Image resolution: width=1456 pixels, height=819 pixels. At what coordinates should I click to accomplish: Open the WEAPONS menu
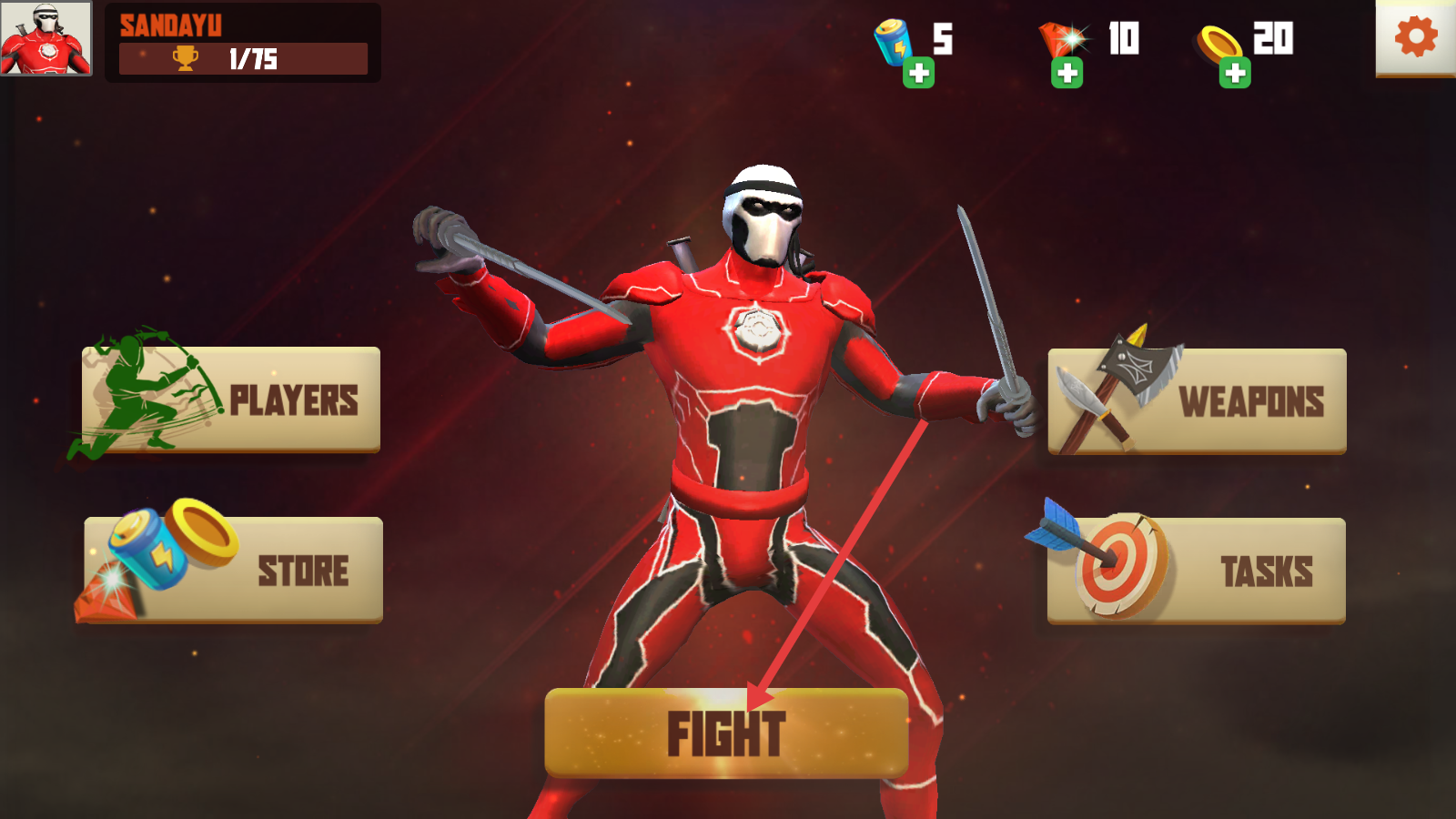1197,401
